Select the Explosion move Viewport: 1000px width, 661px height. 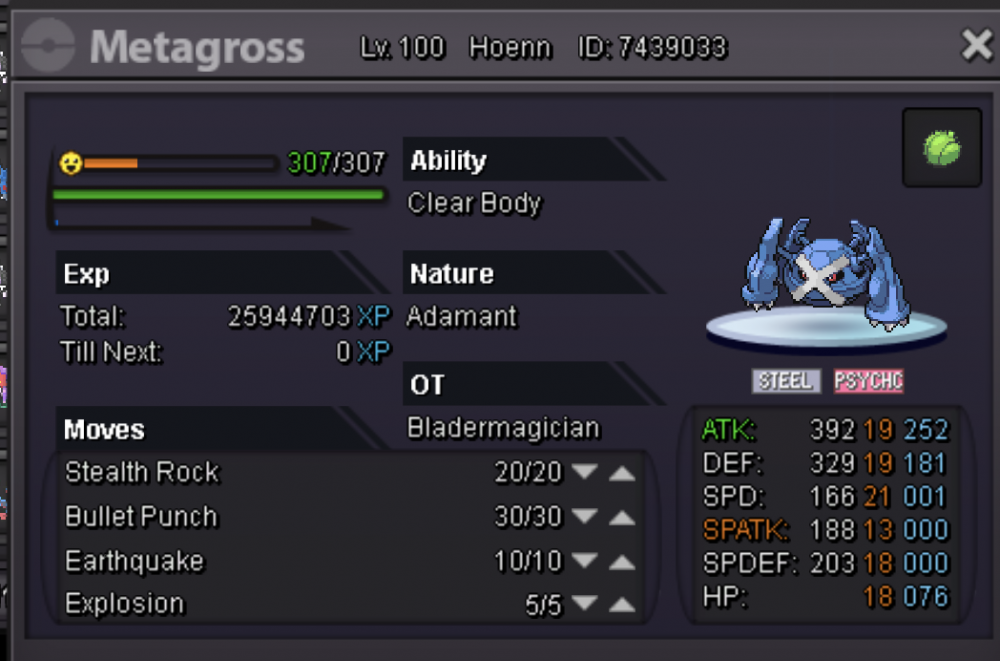(125, 604)
